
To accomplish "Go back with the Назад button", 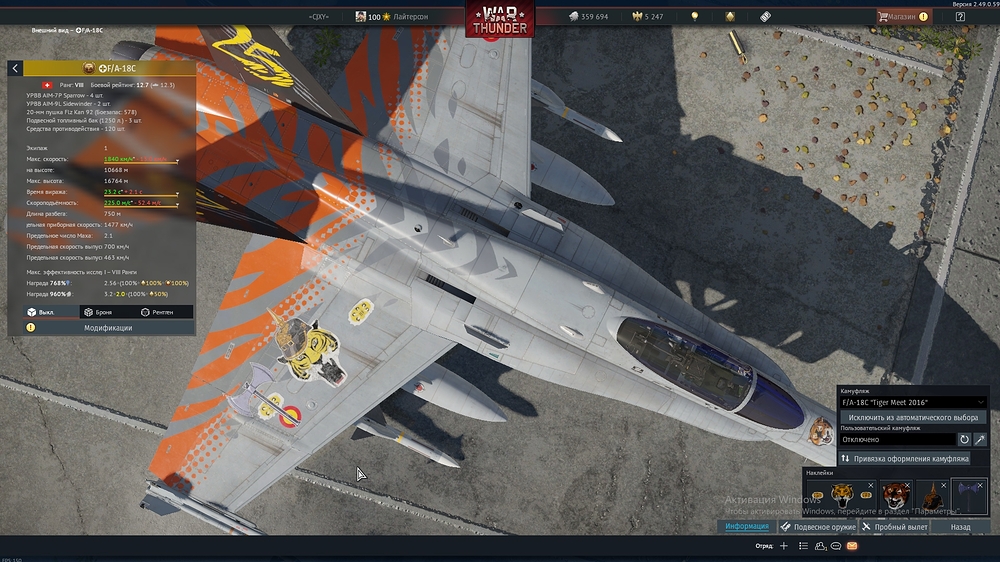I will tap(960, 526).
